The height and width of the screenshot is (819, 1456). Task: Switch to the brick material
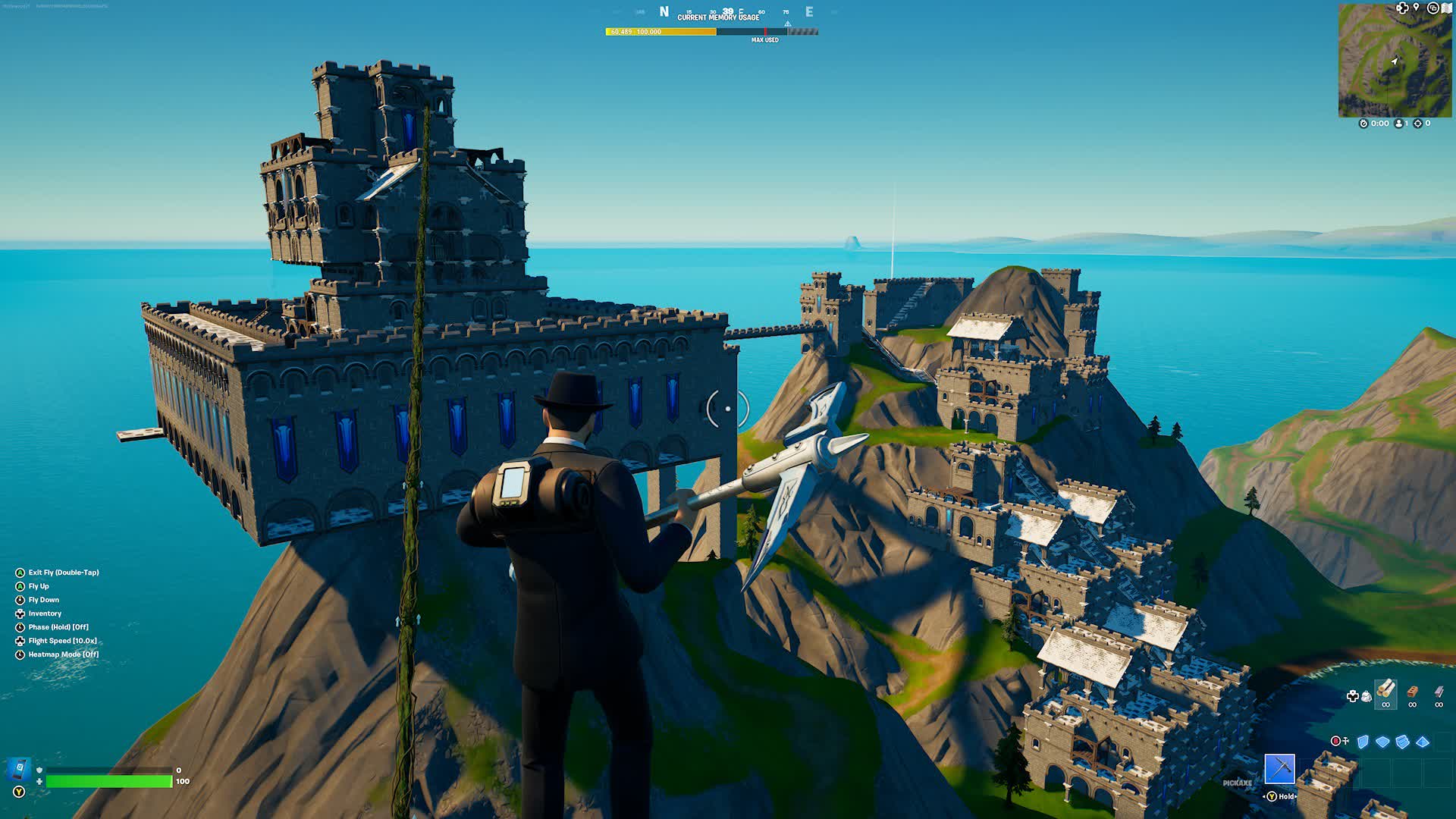(1412, 692)
